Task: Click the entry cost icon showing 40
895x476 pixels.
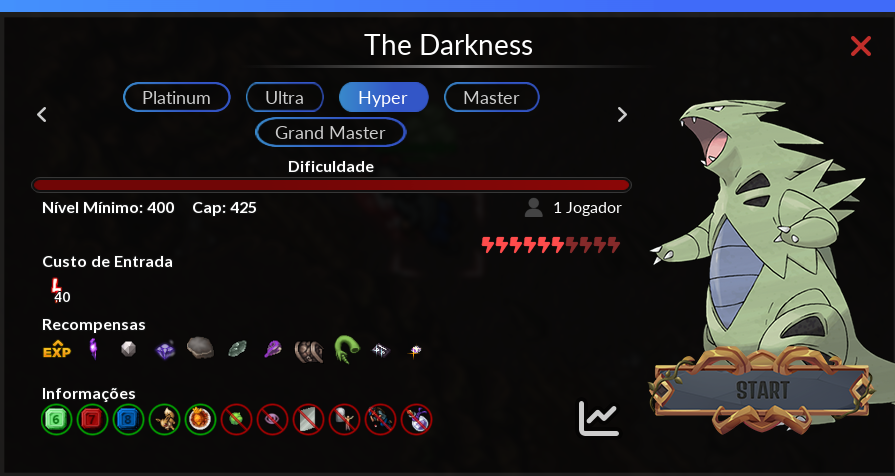Action: pos(57,291)
